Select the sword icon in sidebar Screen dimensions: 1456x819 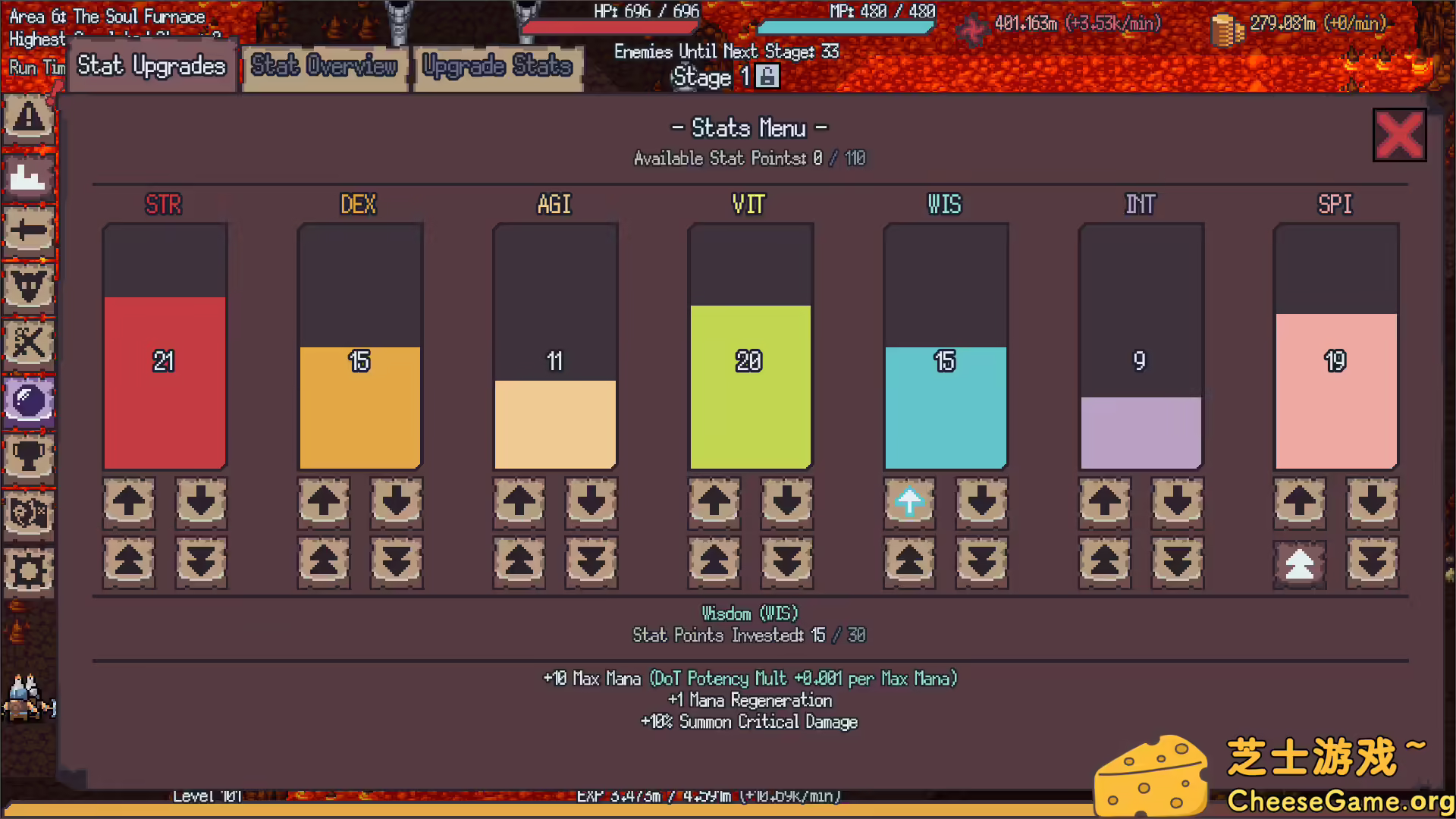[x=28, y=231]
